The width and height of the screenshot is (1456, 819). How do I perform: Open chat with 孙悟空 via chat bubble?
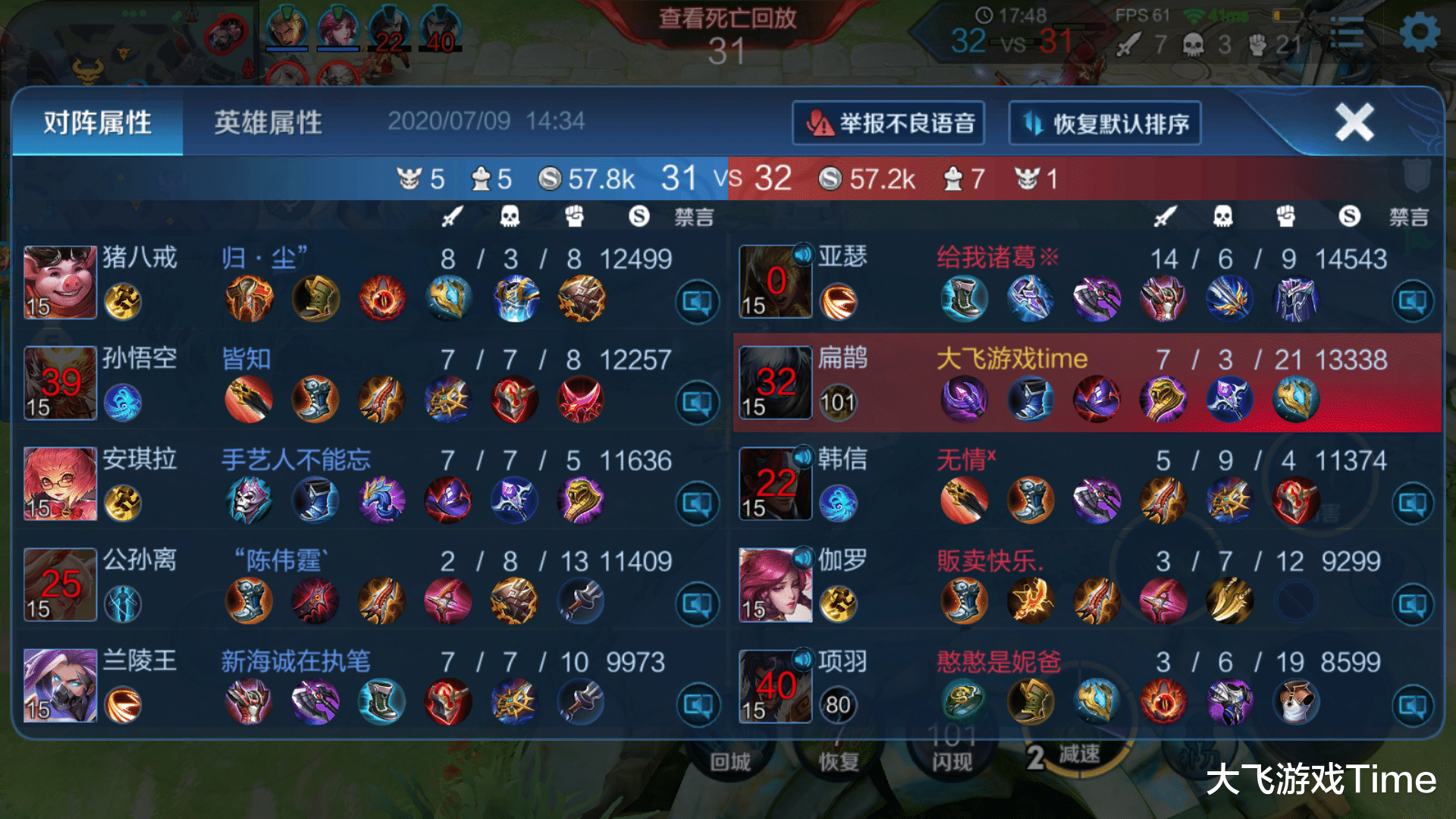[696, 400]
